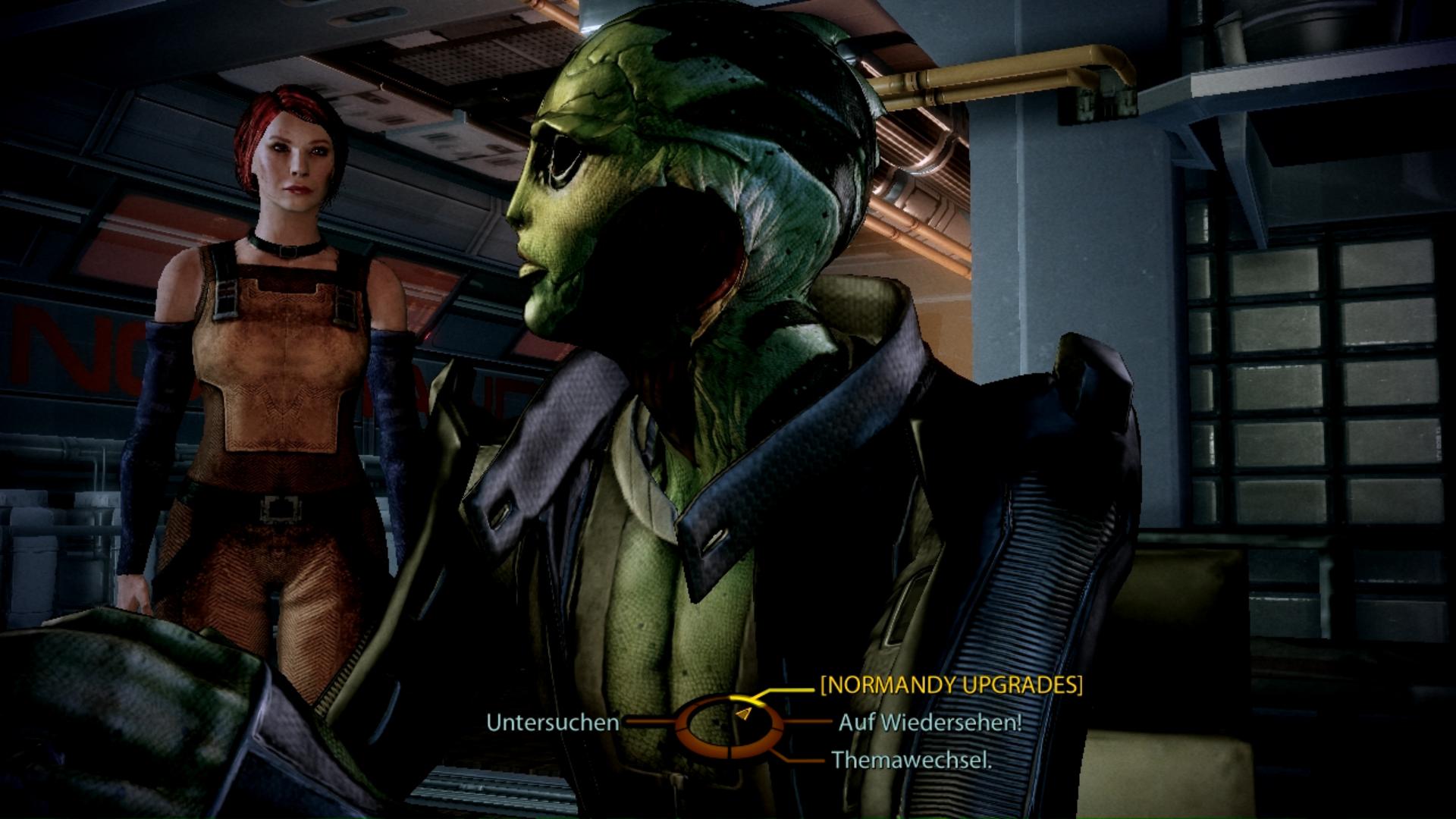Choose "Untersuchen" on the dialogue wheel

tap(552, 723)
